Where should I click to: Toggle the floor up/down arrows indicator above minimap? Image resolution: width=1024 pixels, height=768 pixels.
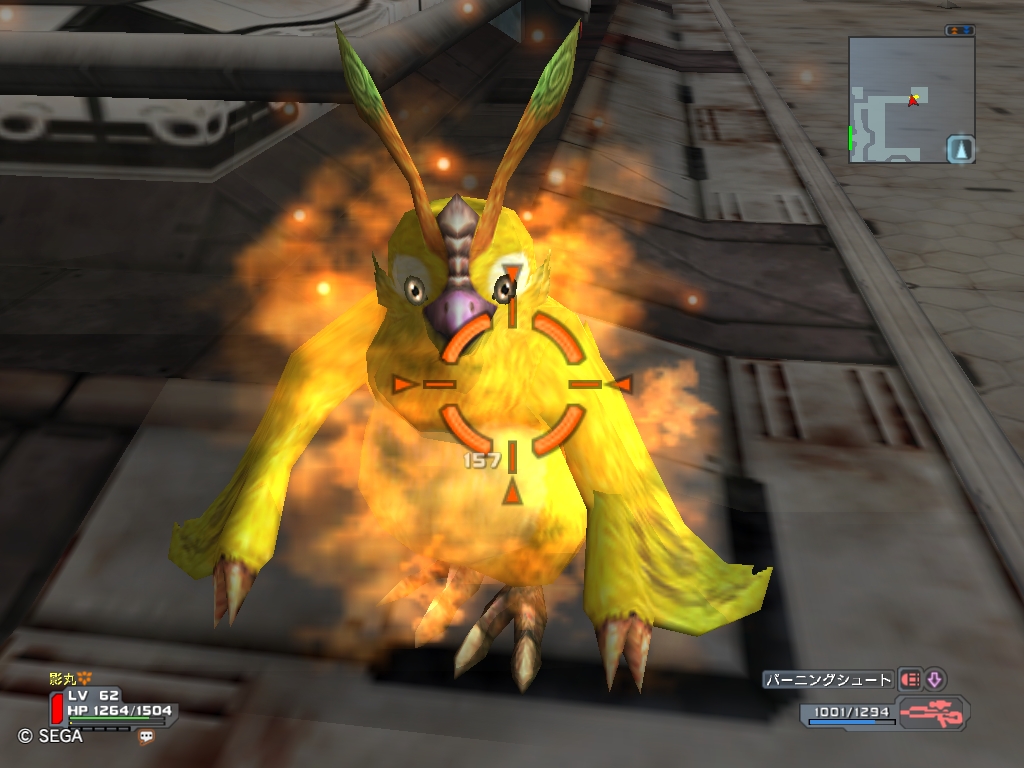(x=959, y=30)
